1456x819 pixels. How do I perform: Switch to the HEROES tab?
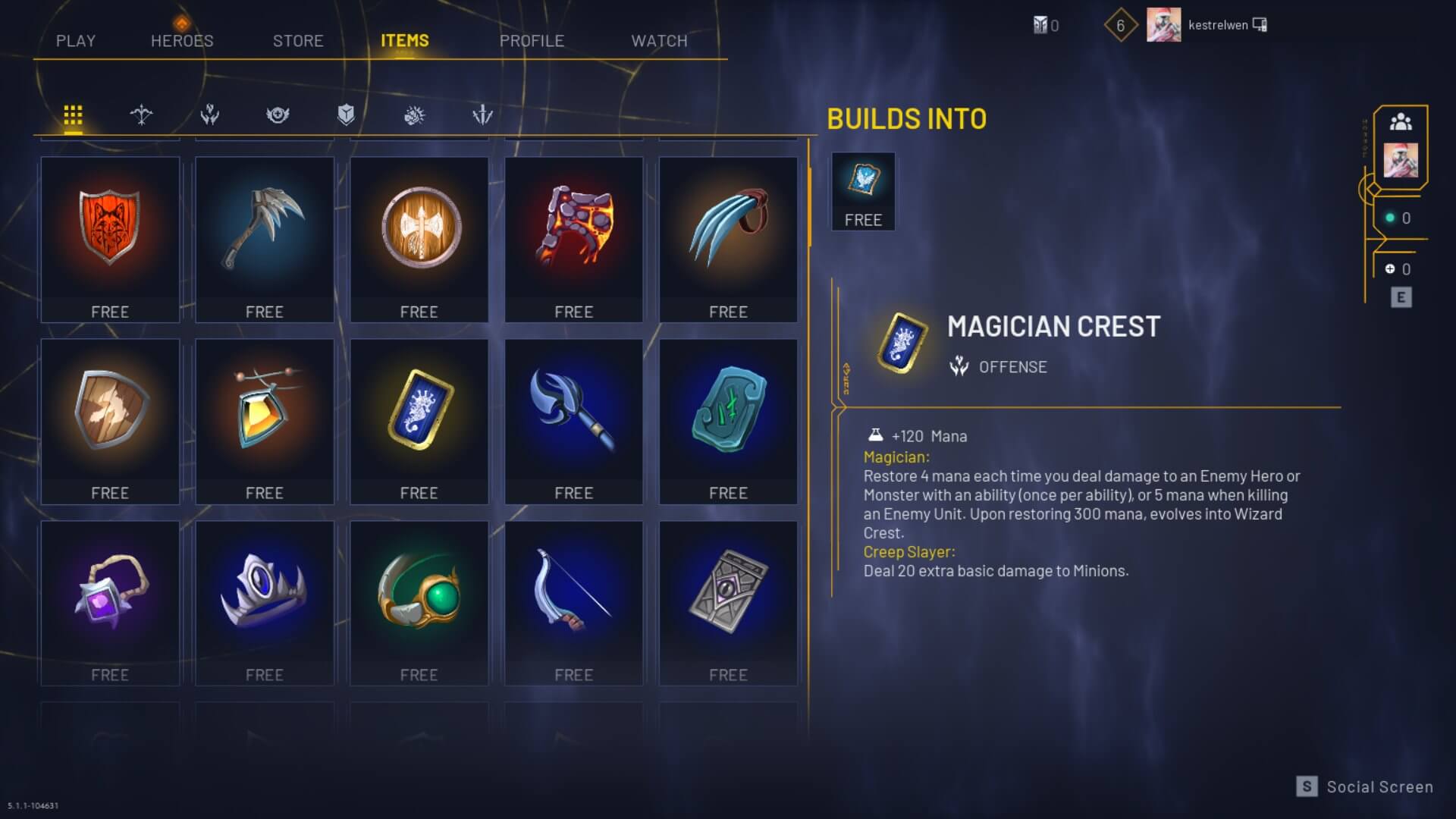pyautogui.click(x=182, y=41)
